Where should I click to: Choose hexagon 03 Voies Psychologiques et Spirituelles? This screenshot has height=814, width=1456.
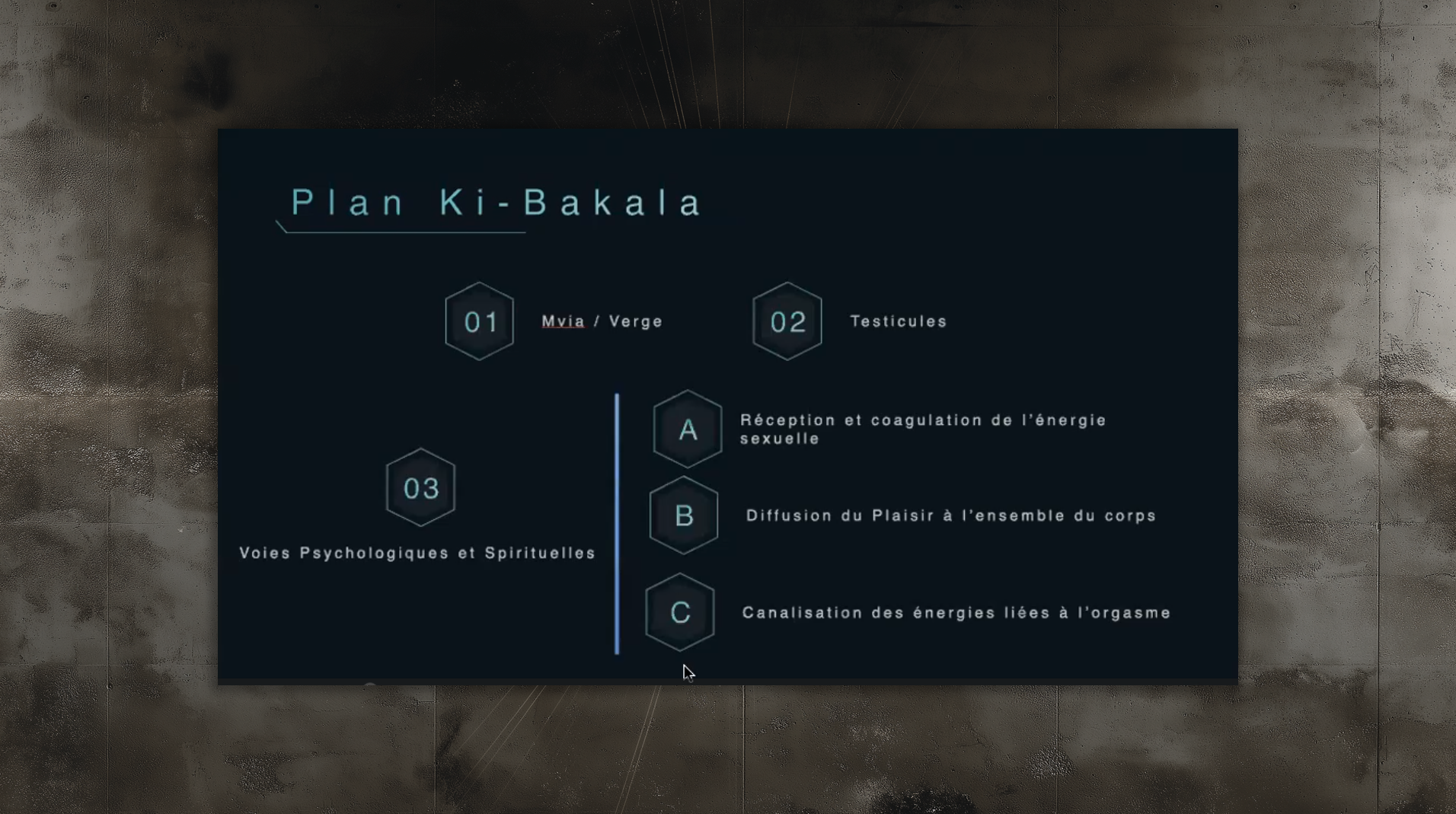(x=421, y=487)
